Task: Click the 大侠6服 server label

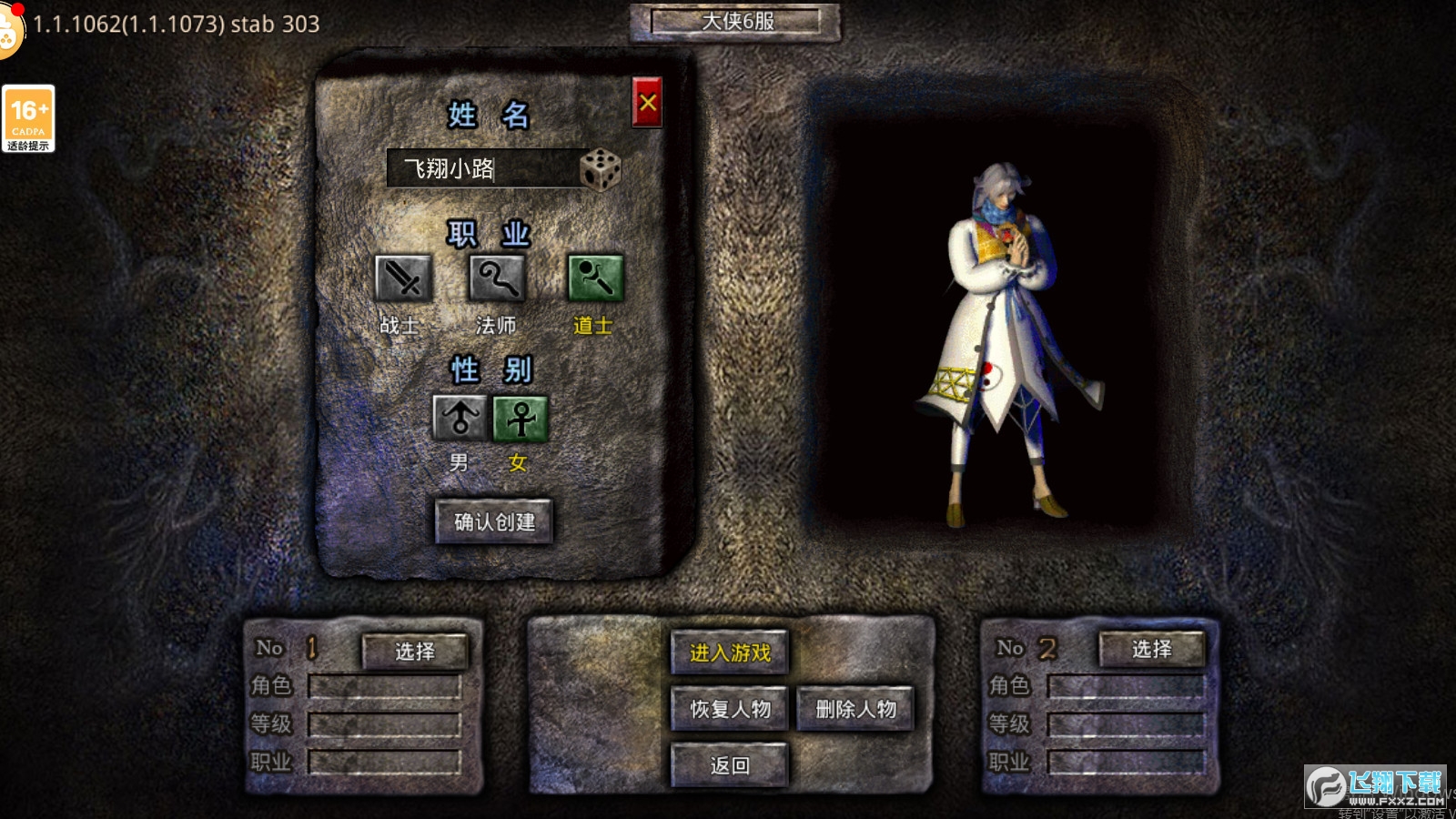Action: pyautogui.click(x=736, y=22)
